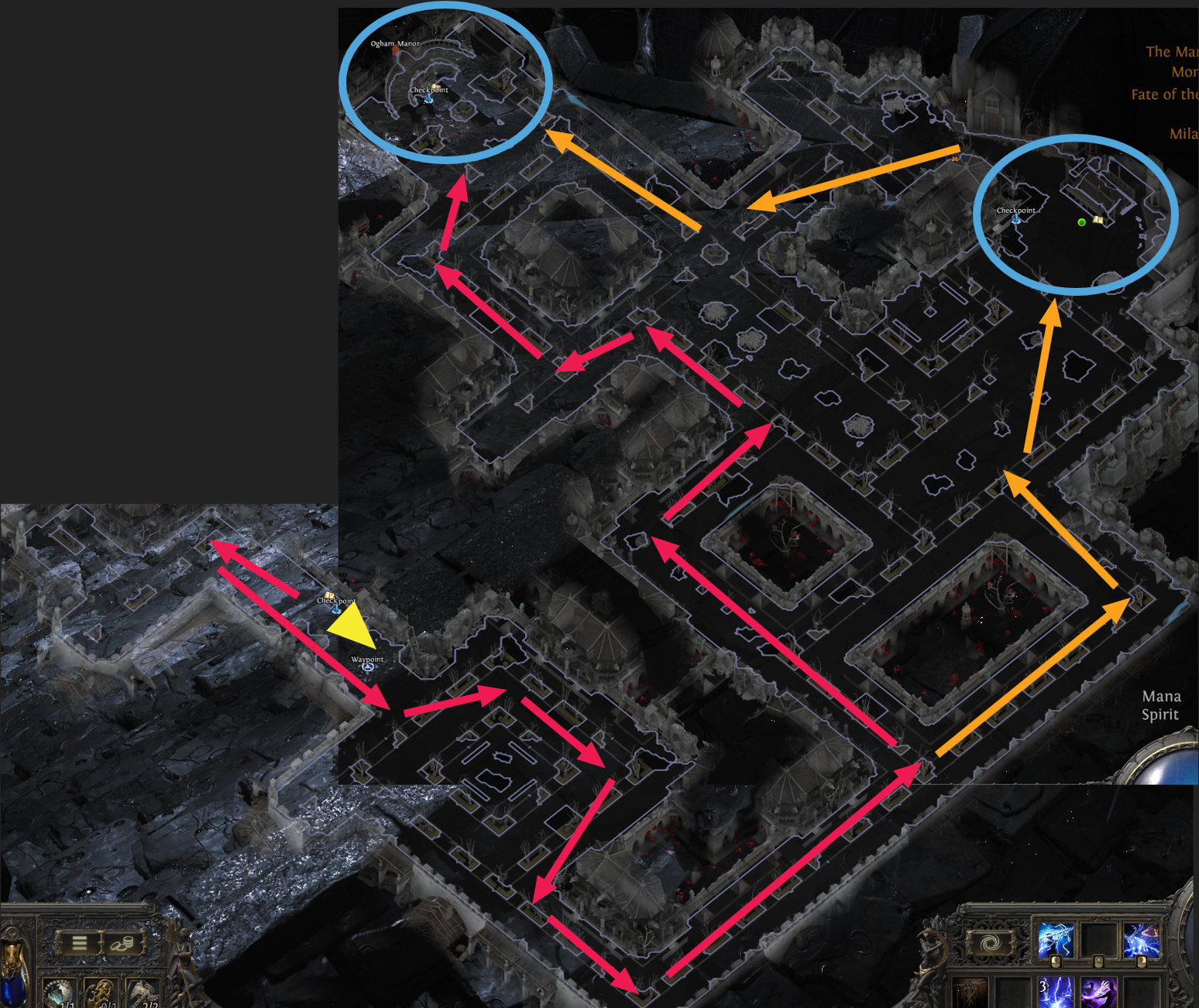Open the game menu
The width and height of the screenshot is (1199, 1008).
[78, 942]
